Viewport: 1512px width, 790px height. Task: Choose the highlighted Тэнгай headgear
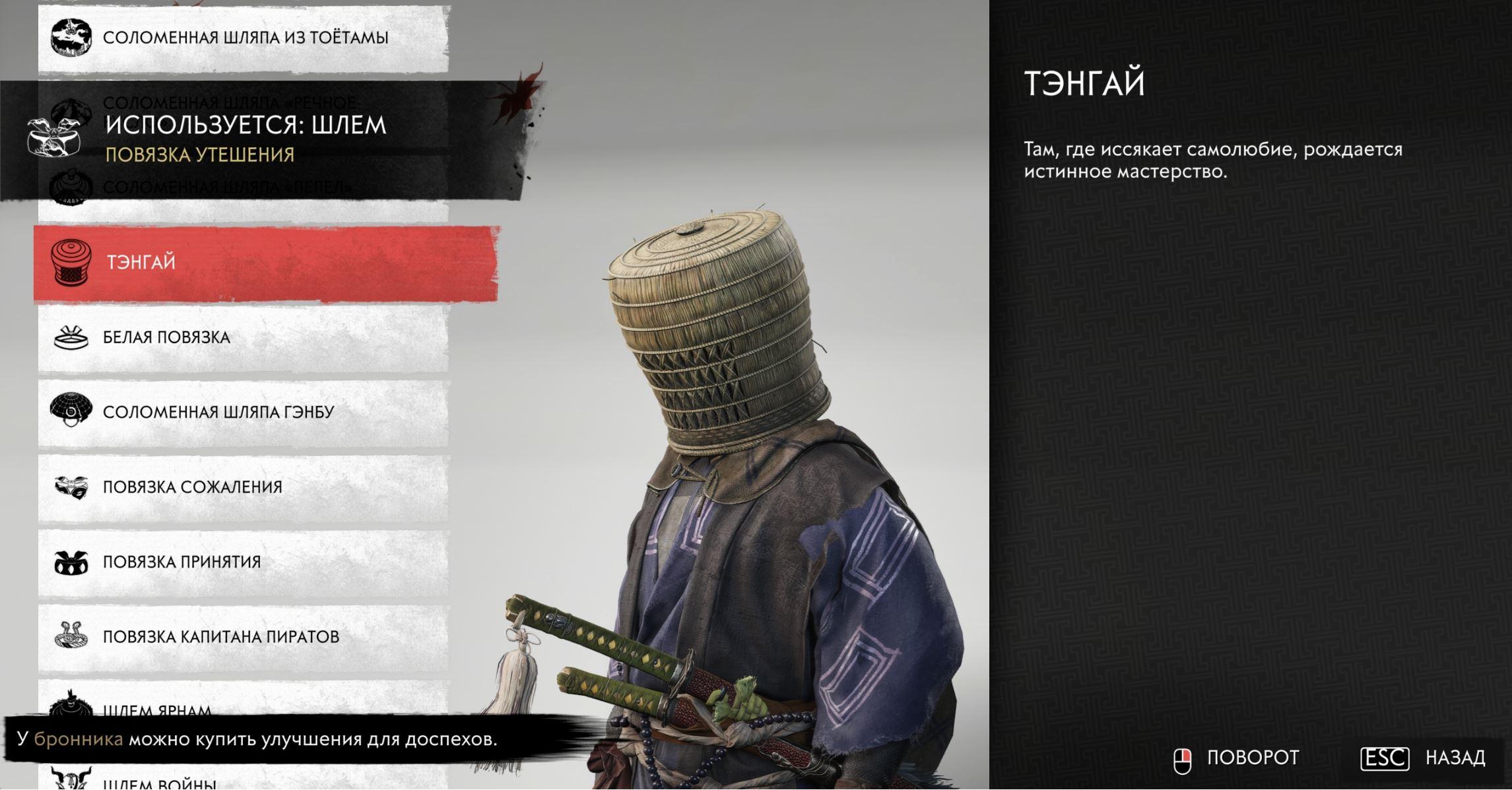264,263
